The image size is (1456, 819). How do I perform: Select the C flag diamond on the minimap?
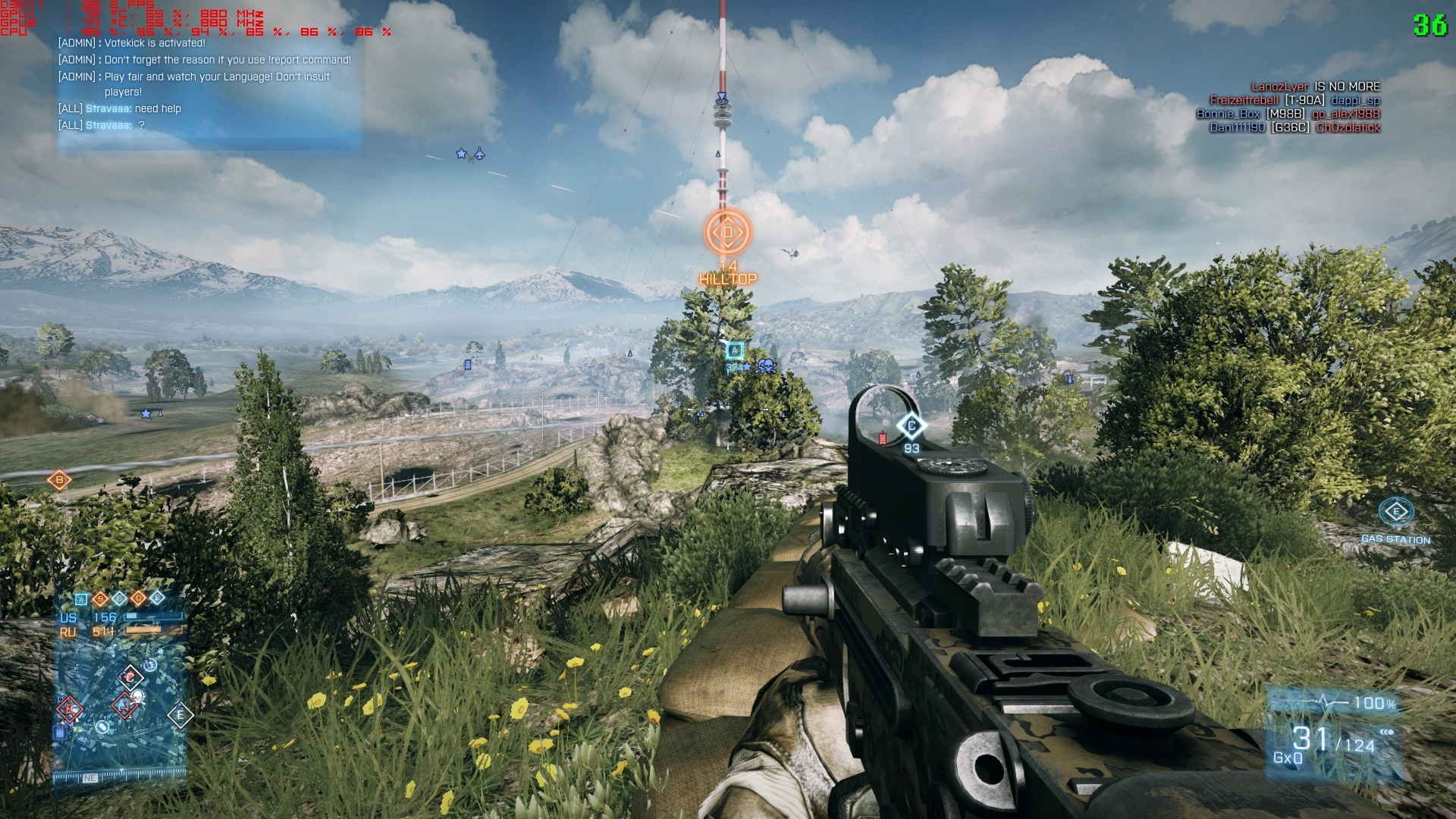click(x=130, y=676)
